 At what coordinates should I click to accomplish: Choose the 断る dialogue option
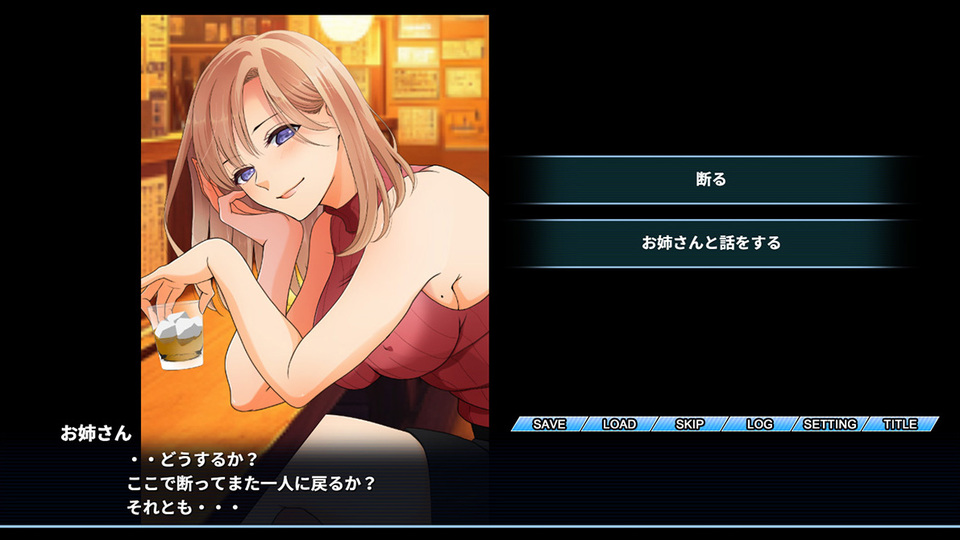tap(710, 180)
